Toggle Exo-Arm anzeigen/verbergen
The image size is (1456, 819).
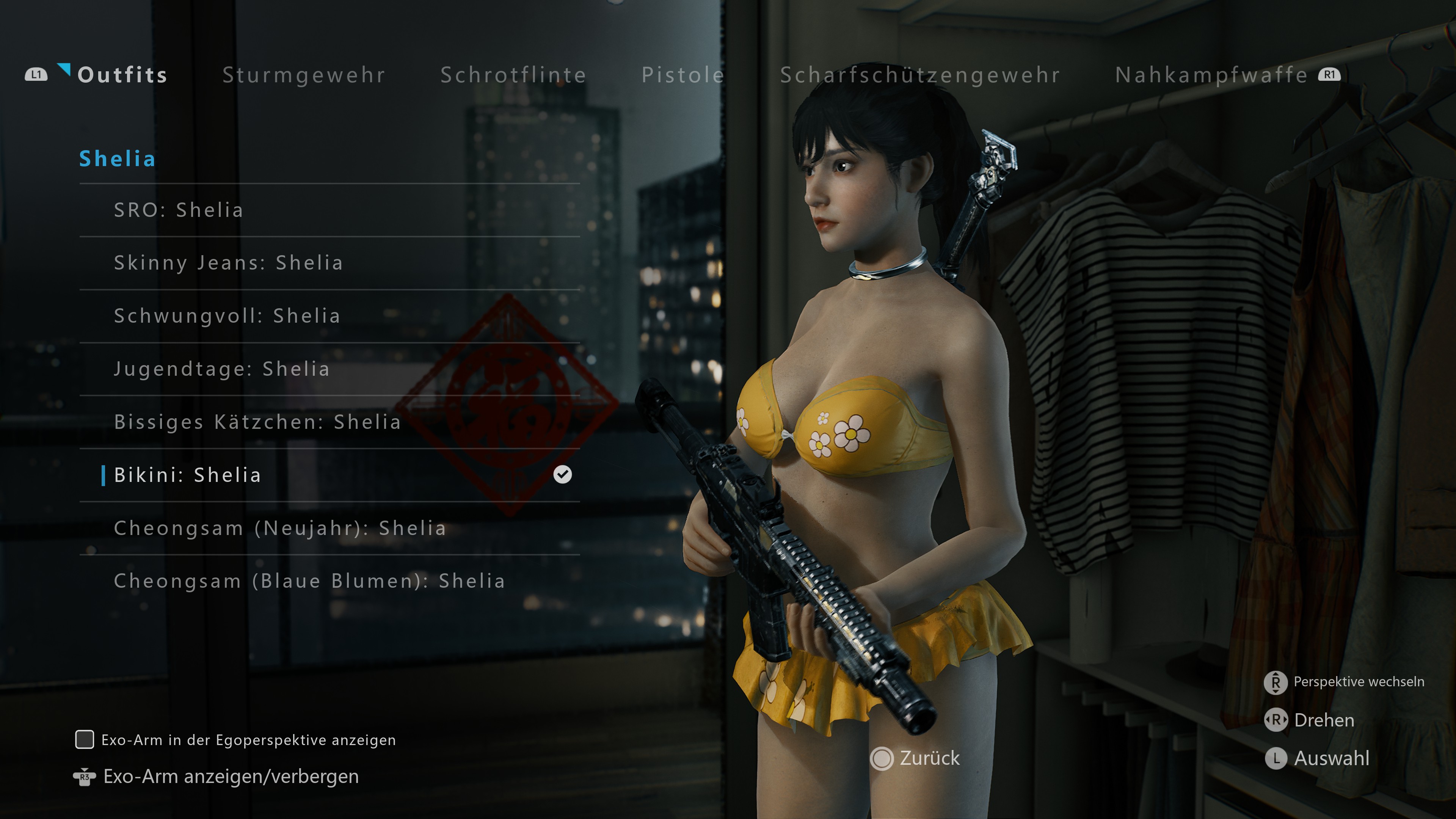pos(231,777)
